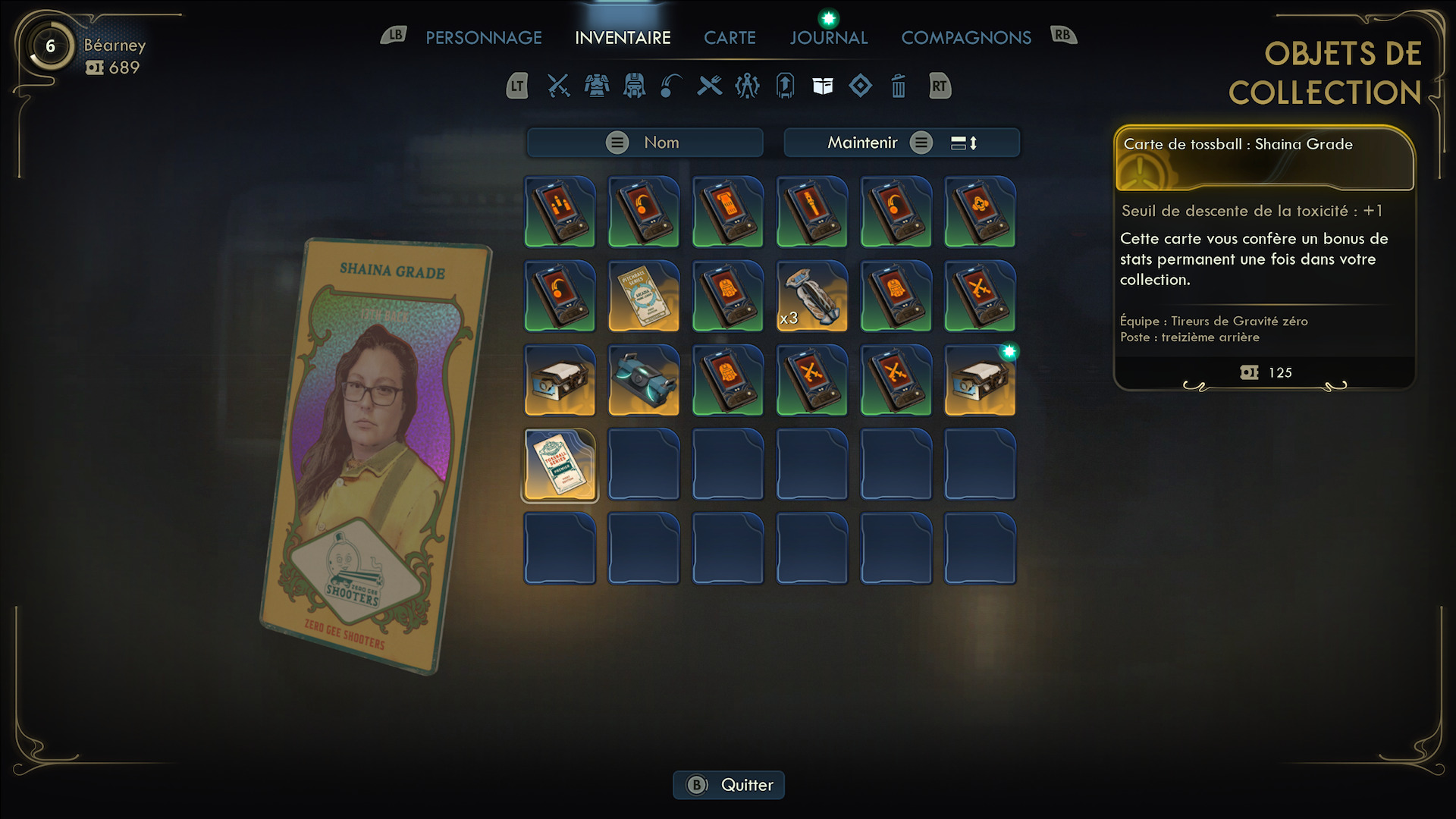Screen dimensions: 1456x819
Task: Open the trash can junk category
Action: [898, 86]
